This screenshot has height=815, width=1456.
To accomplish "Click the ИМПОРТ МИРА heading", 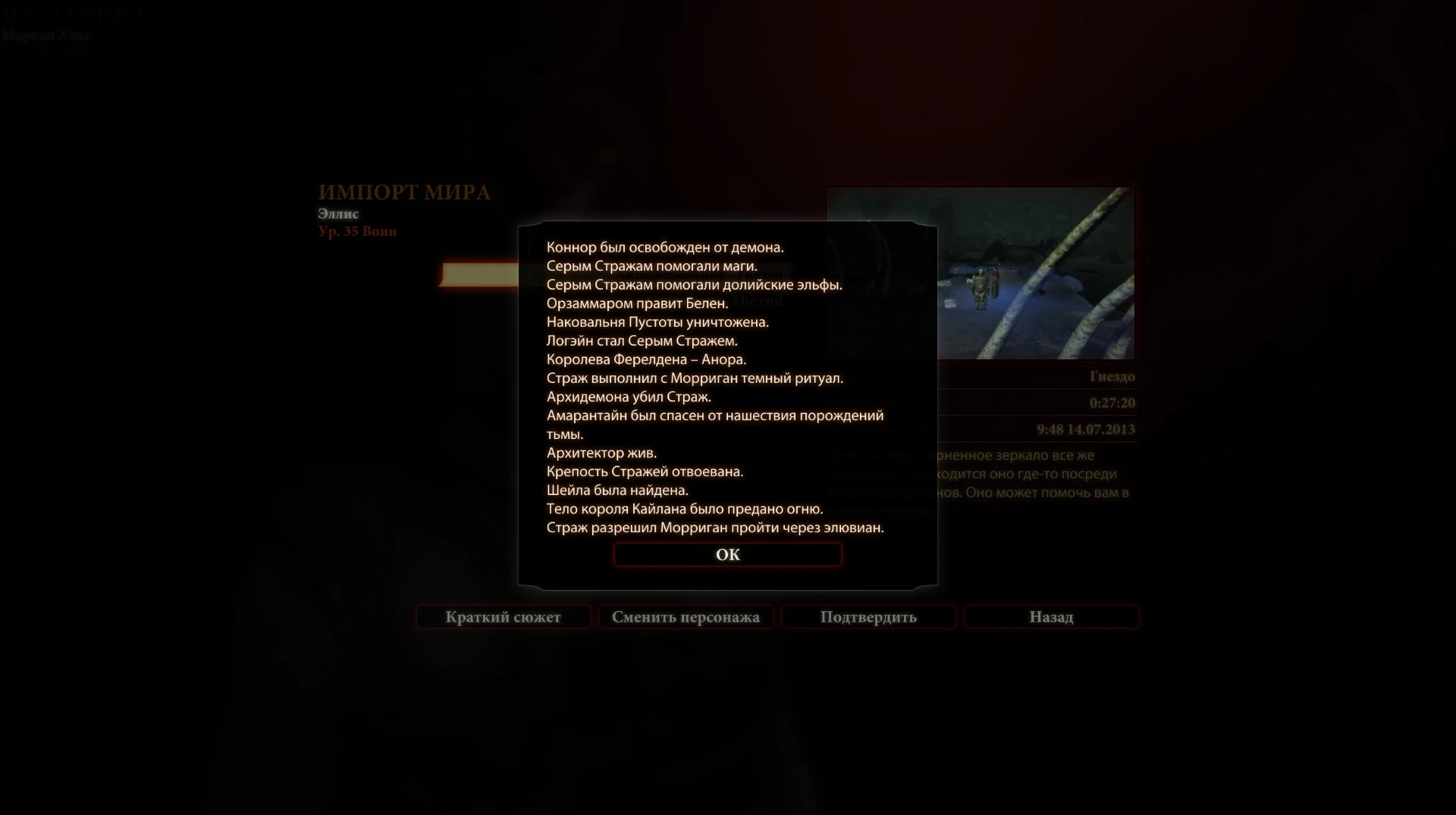I will [406, 193].
